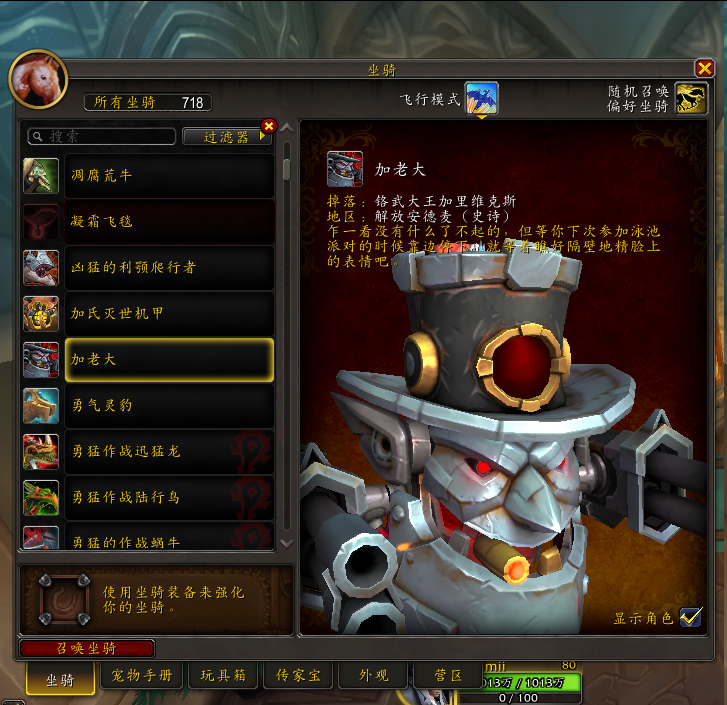Image resolution: width=727 pixels, height=705 pixels.
Task: Pick the 加氏灭世机甲 mount entry
Action: coord(169,313)
